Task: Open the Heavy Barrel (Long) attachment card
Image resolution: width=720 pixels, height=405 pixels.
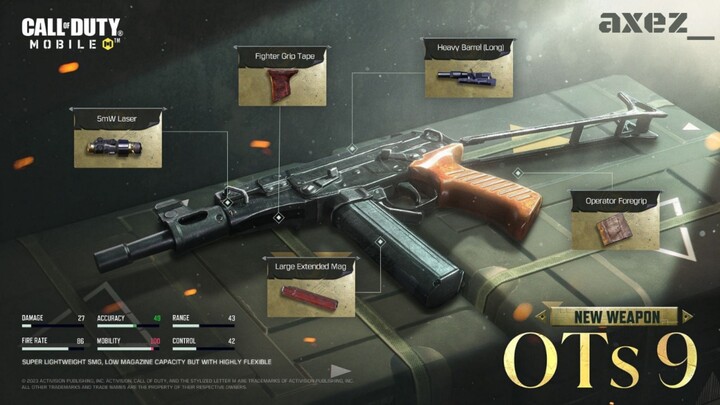Action: [x=469, y=70]
